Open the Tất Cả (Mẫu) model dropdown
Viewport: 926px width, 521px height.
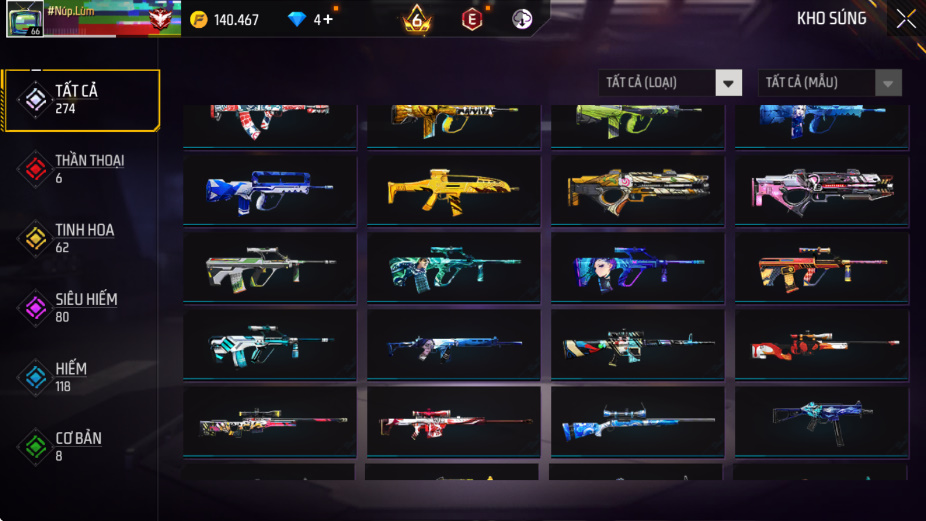point(830,83)
